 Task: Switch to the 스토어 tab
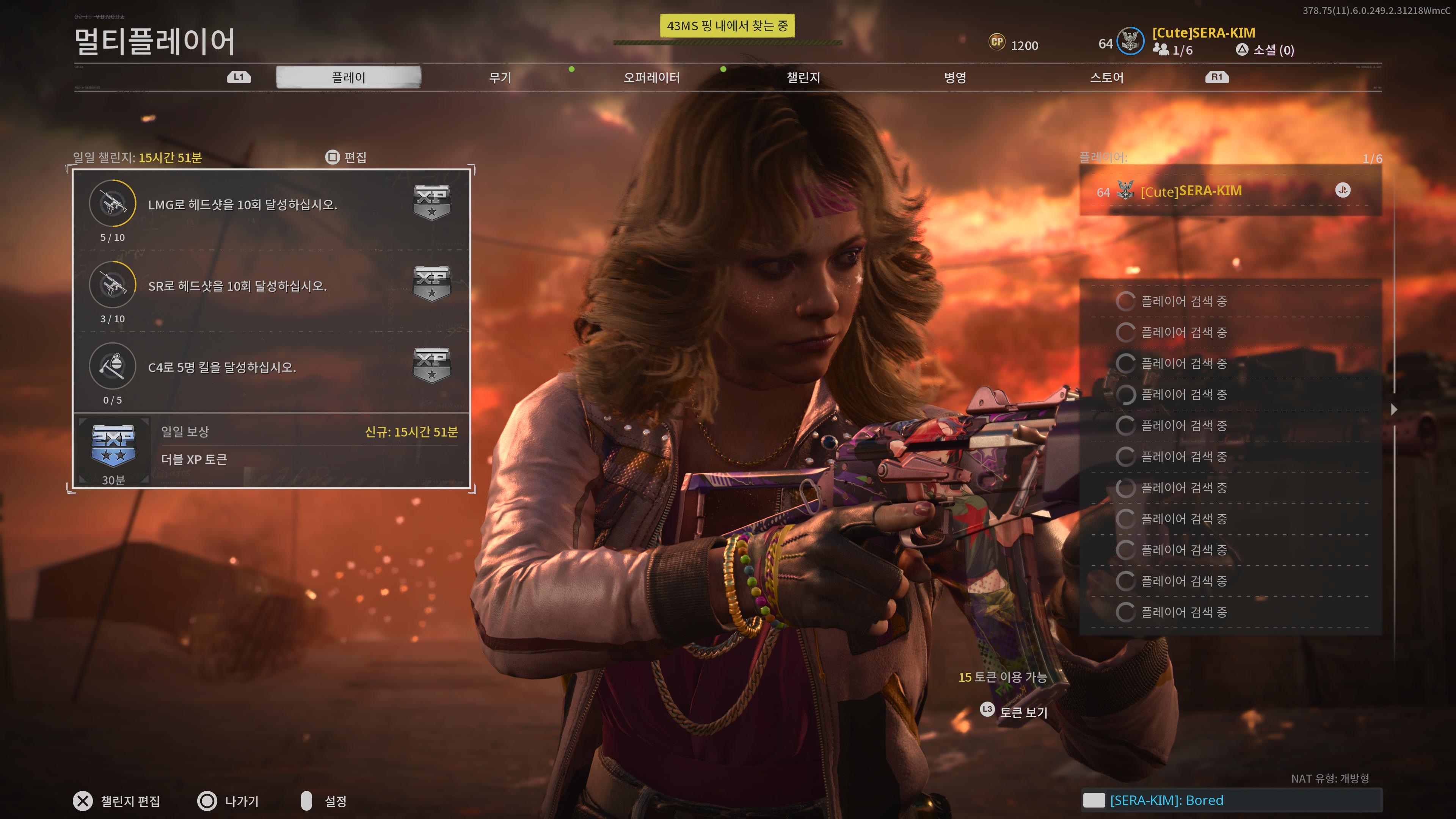(x=1106, y=77)
